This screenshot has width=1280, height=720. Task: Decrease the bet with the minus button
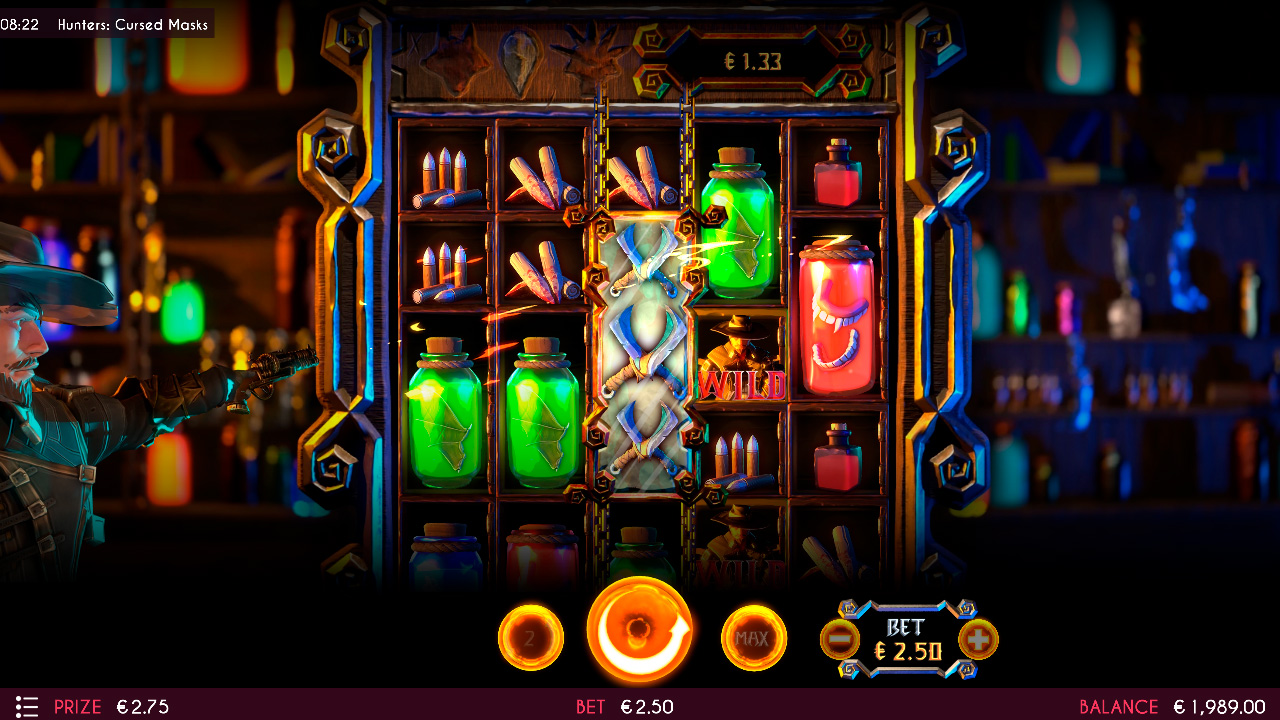(x=840, y=639)
